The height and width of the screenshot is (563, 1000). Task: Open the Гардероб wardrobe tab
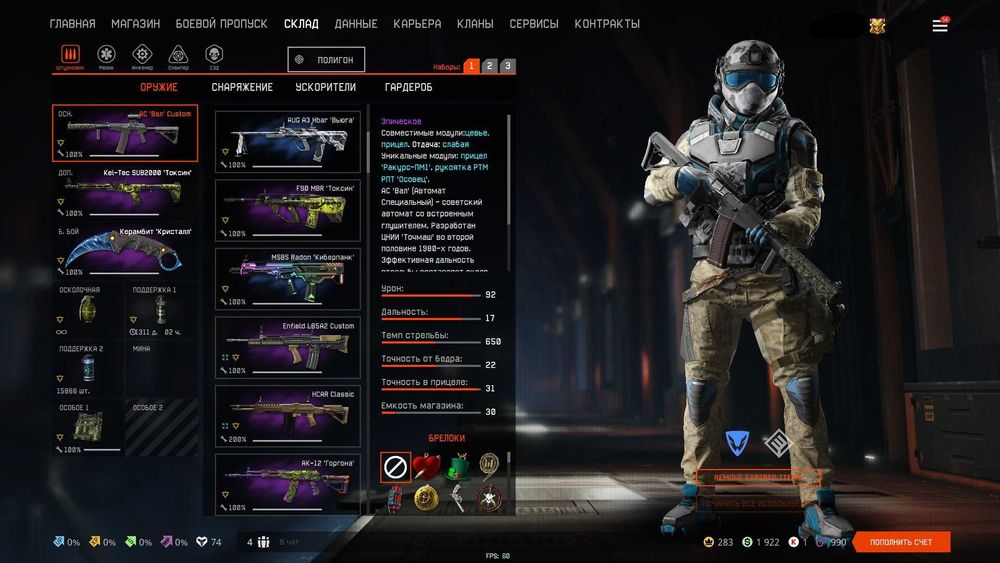click(409, 87)
